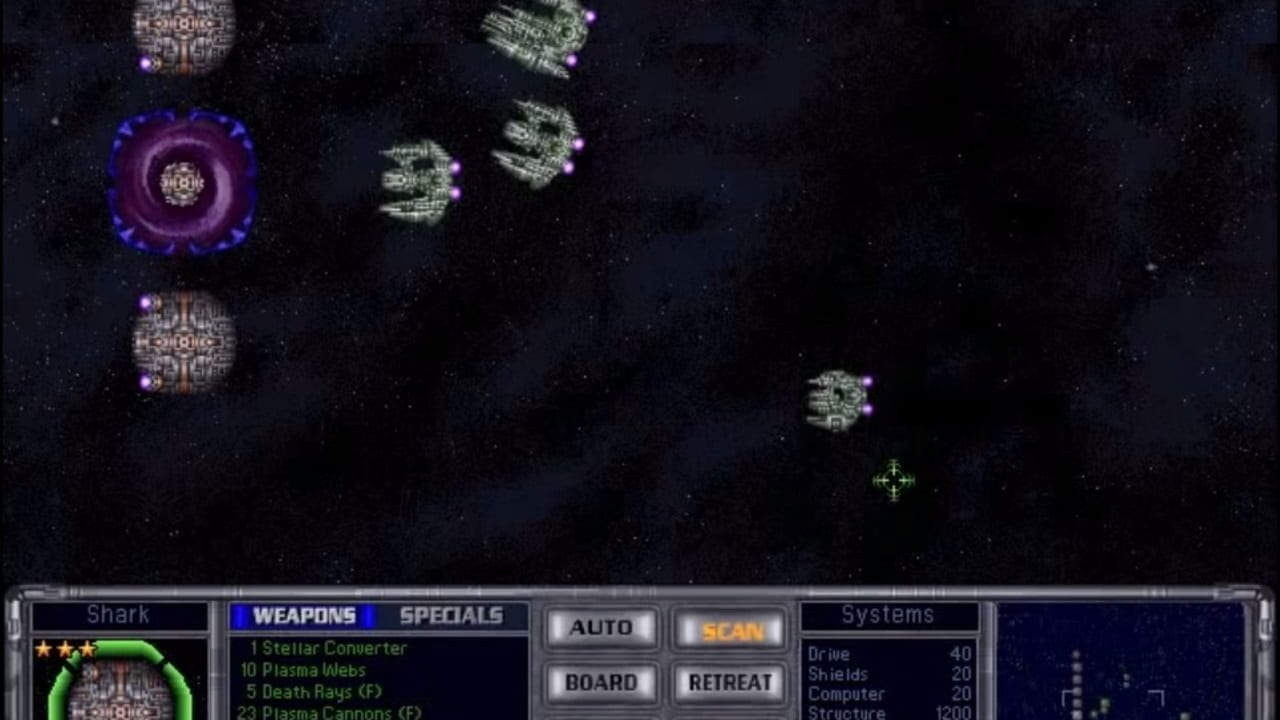Pick the Plasma Cannons weapon row
The width and height of the screenshot is (1280, 720).
coord(329,712)
